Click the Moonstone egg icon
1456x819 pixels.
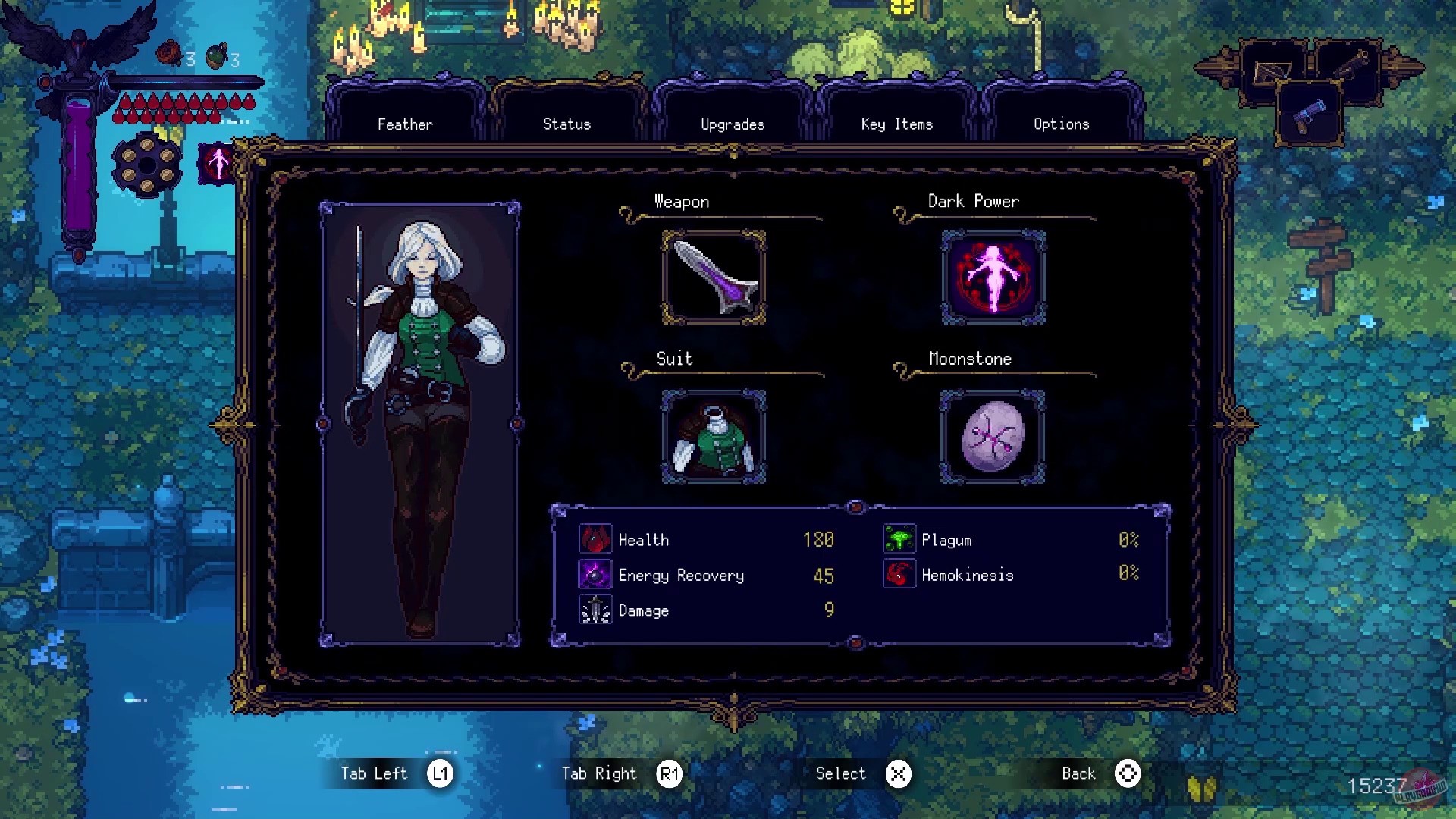[991, 438]
